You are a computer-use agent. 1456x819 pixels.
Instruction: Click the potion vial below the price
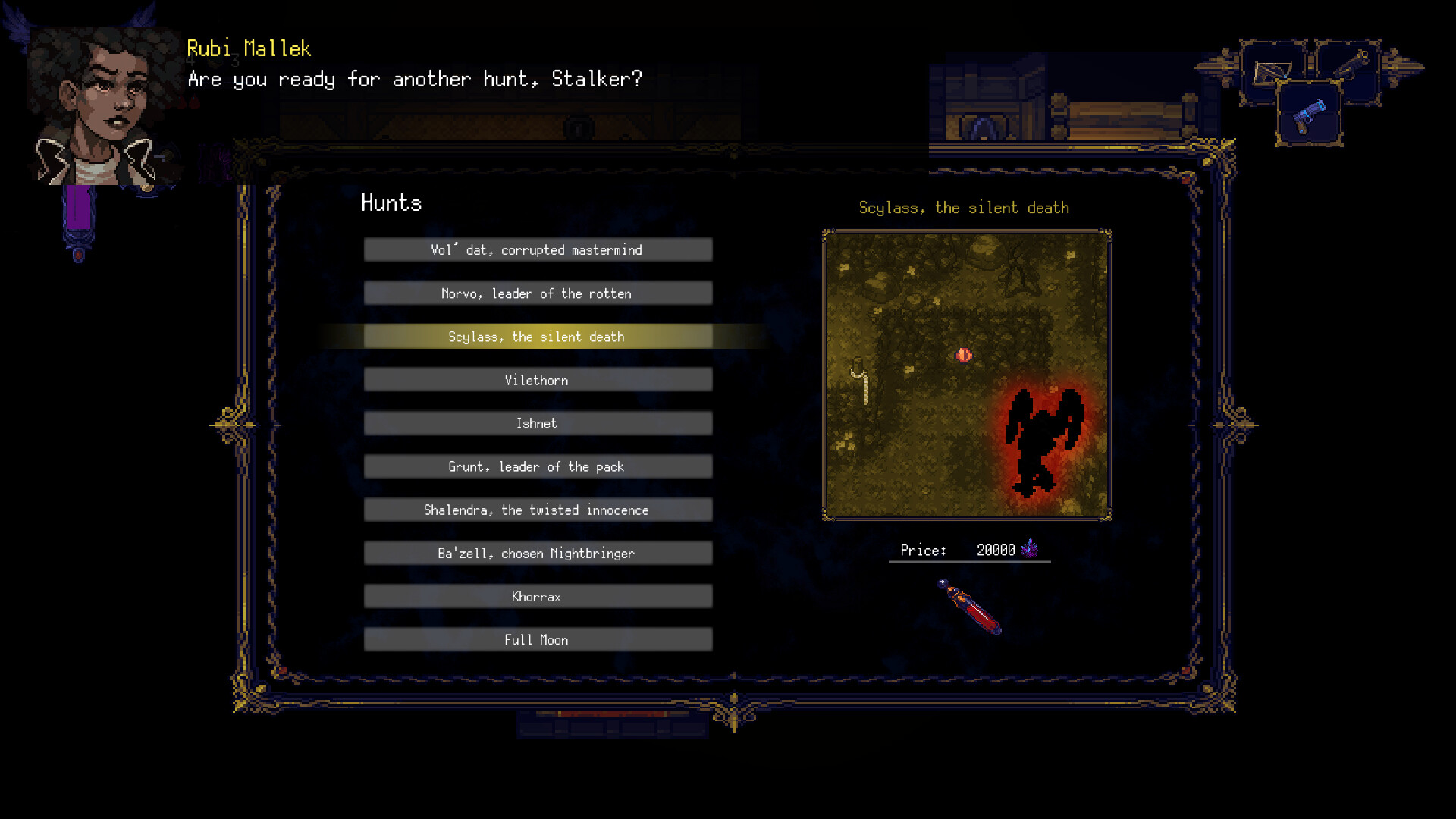coord(968,607)
